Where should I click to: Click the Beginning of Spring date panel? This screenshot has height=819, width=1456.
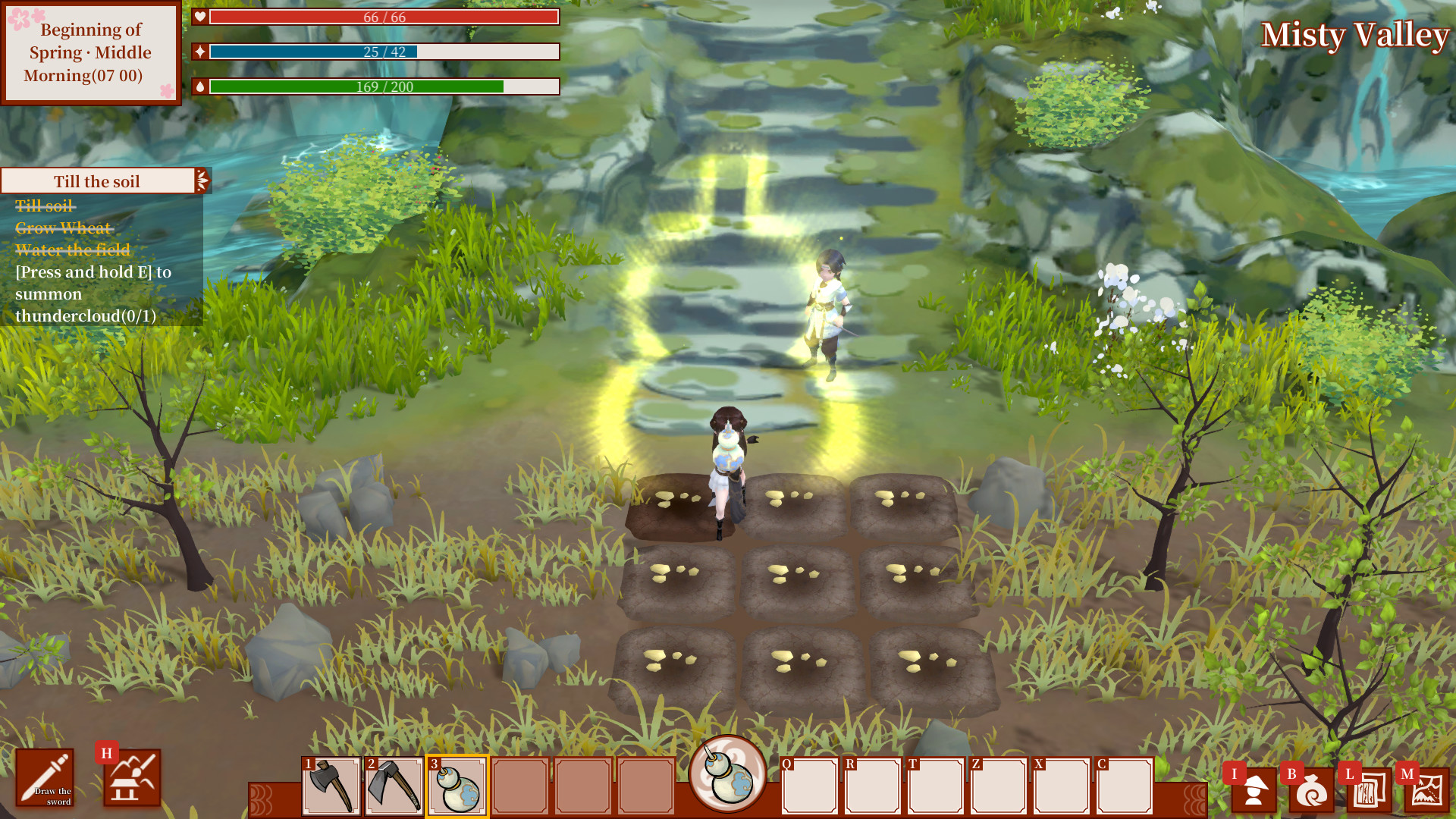click(x=91, y=53)
